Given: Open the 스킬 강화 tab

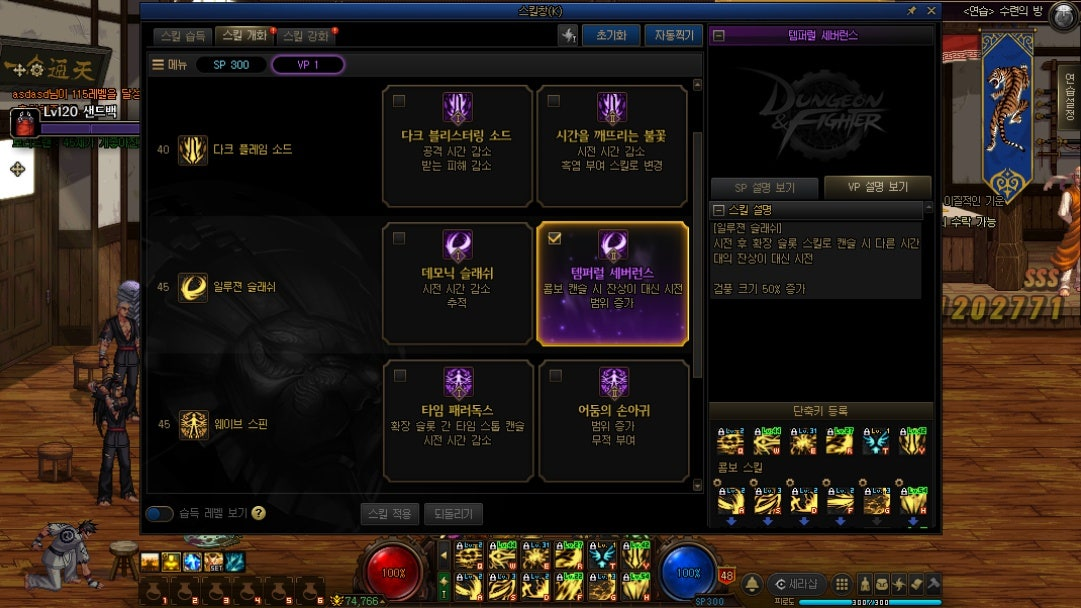Looking at the screenshot, I should [x=305, y=36].
